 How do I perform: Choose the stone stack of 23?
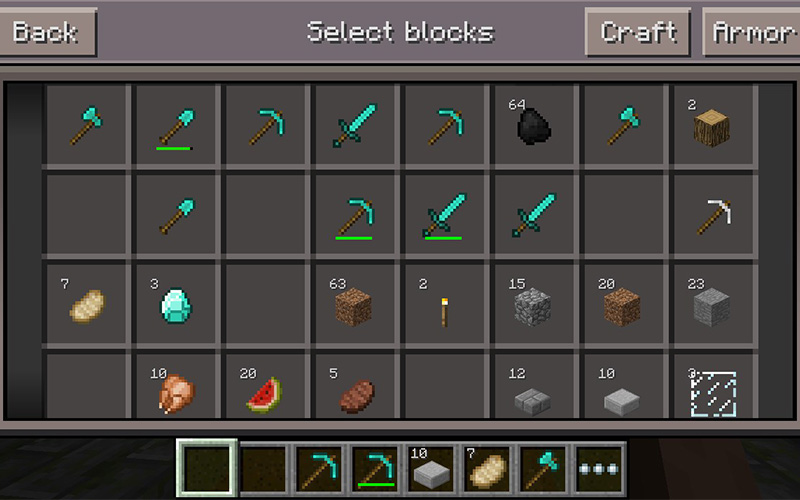coord(712,304)
